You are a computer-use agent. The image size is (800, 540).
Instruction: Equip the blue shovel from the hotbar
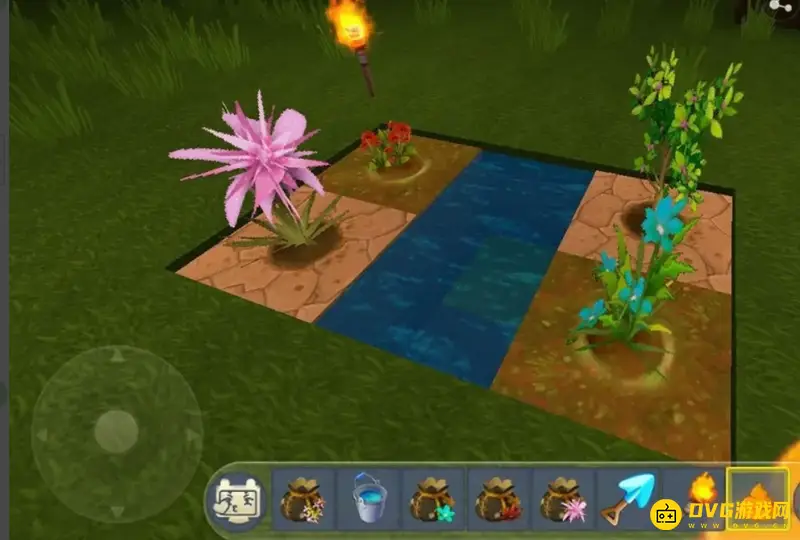tap(626, 499)
